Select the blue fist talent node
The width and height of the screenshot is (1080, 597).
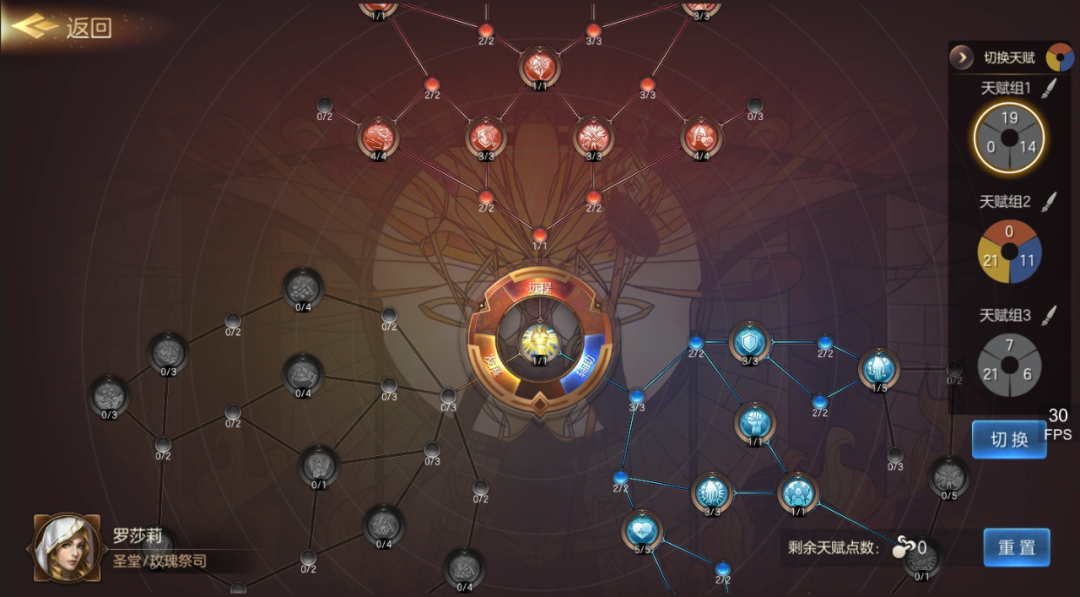(x=754, y=421)
